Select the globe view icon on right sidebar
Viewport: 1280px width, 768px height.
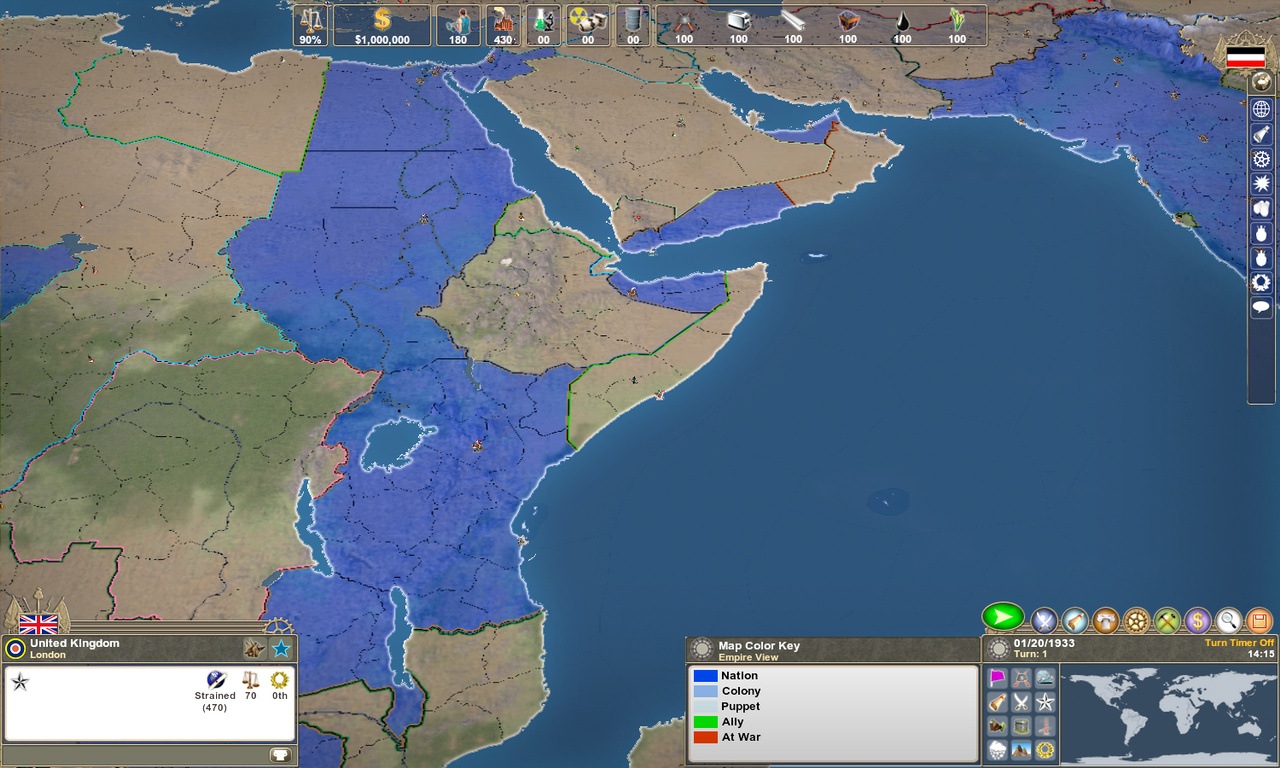(1261, 108)
